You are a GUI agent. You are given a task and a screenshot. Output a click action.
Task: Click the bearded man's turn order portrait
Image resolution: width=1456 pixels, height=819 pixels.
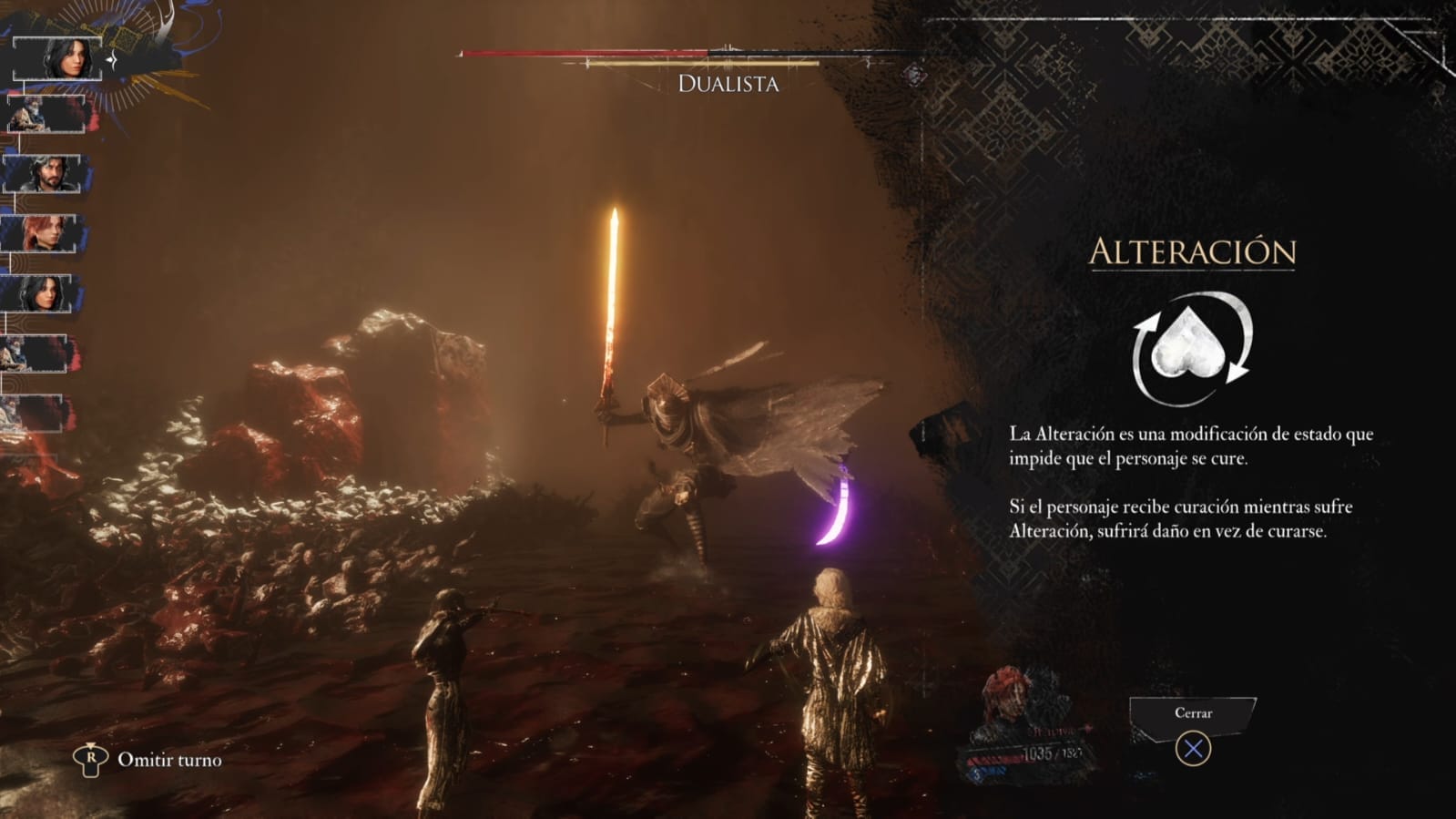click(x=43, y=173)
